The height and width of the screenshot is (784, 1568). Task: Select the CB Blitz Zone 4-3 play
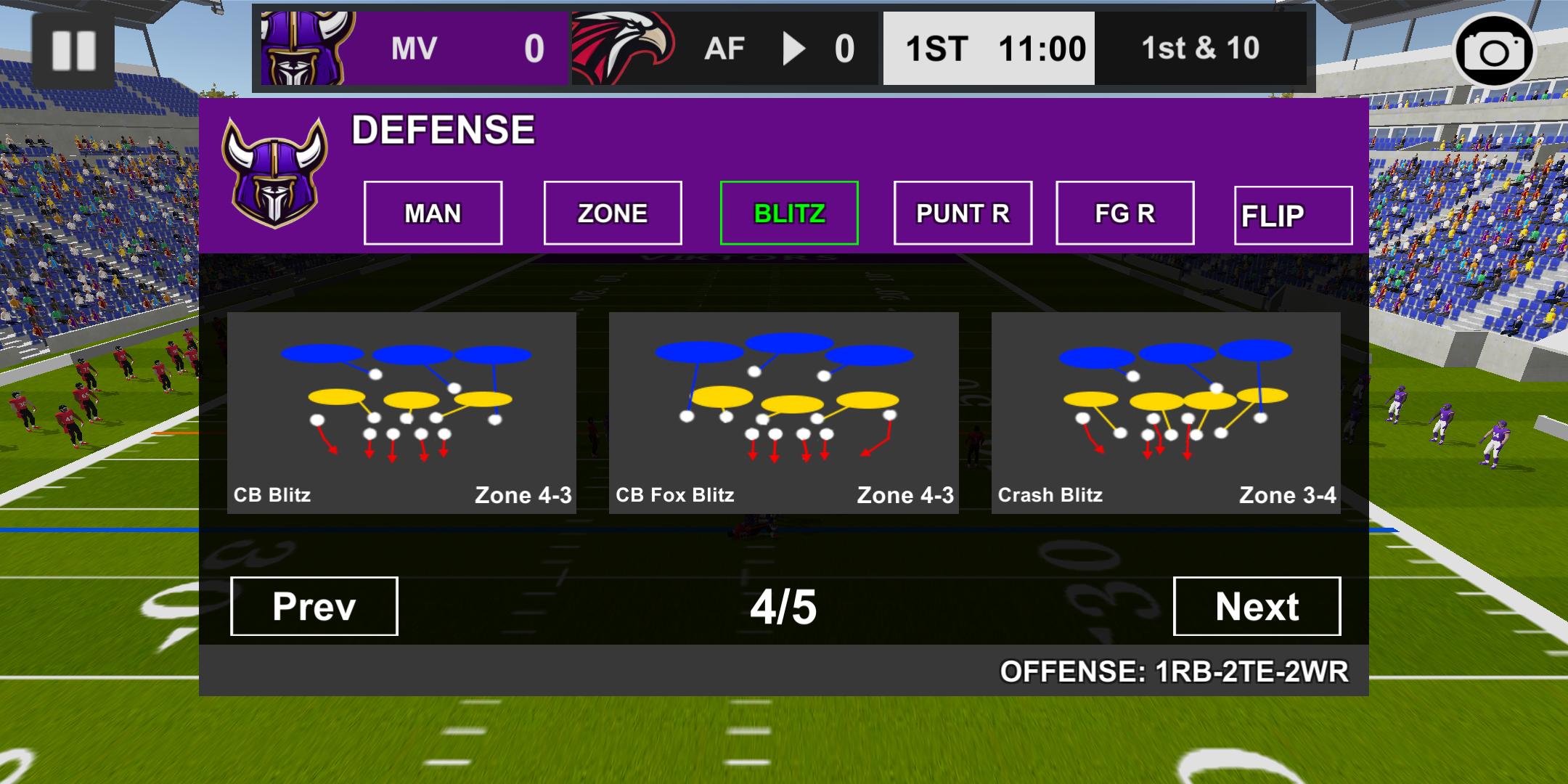pyautogui.click(x=402, y=412)
